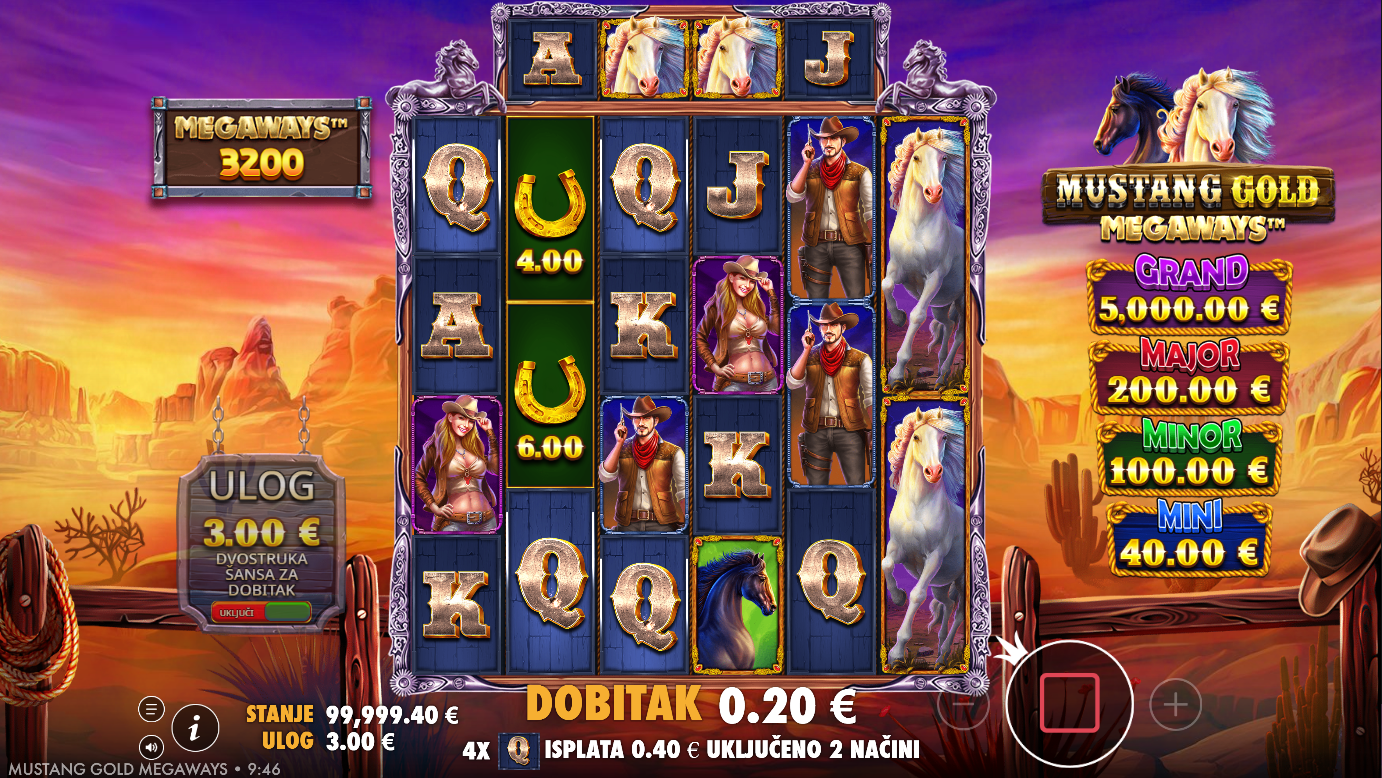
Task: Open the hamburger menu icon
Action: 151,709
